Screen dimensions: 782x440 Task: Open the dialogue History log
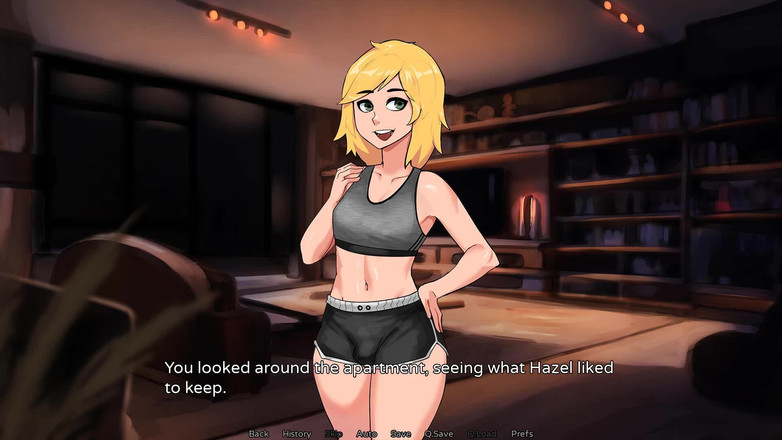tap(297, 434)
